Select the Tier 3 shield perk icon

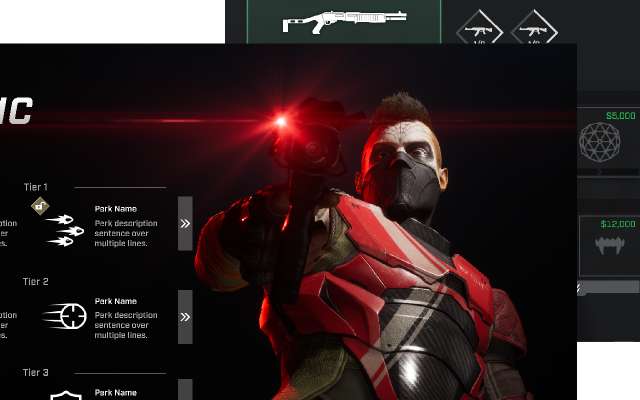point(65,396)
